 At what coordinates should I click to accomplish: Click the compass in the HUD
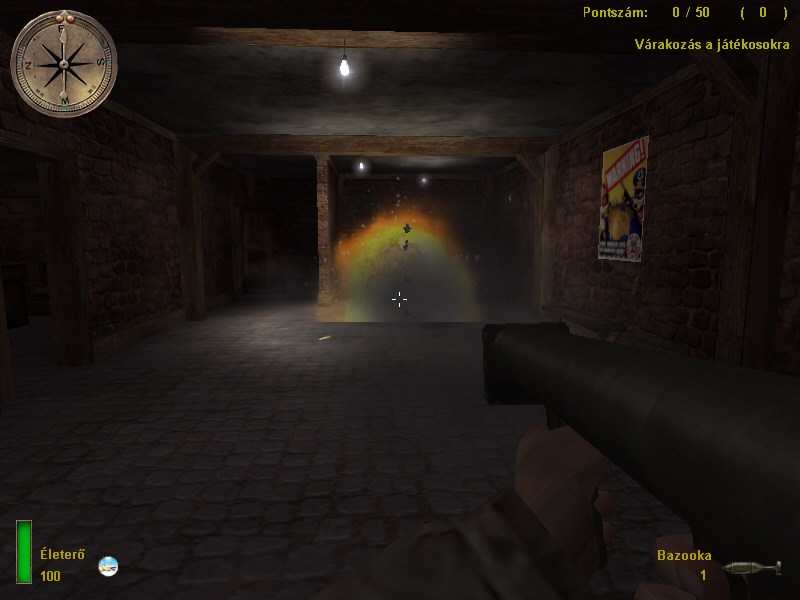tap(63, 63)
